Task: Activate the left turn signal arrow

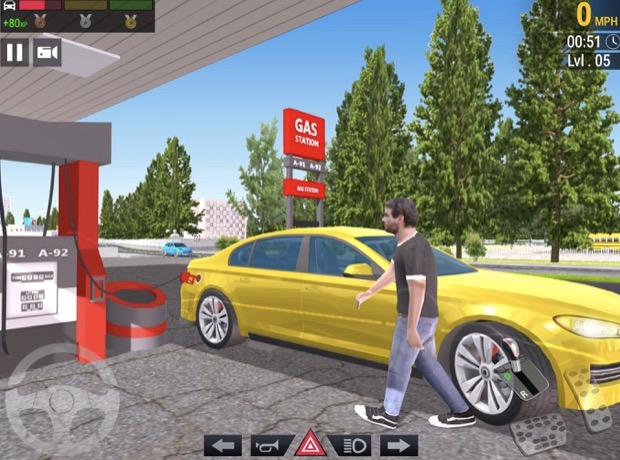Action: [223, 445]
